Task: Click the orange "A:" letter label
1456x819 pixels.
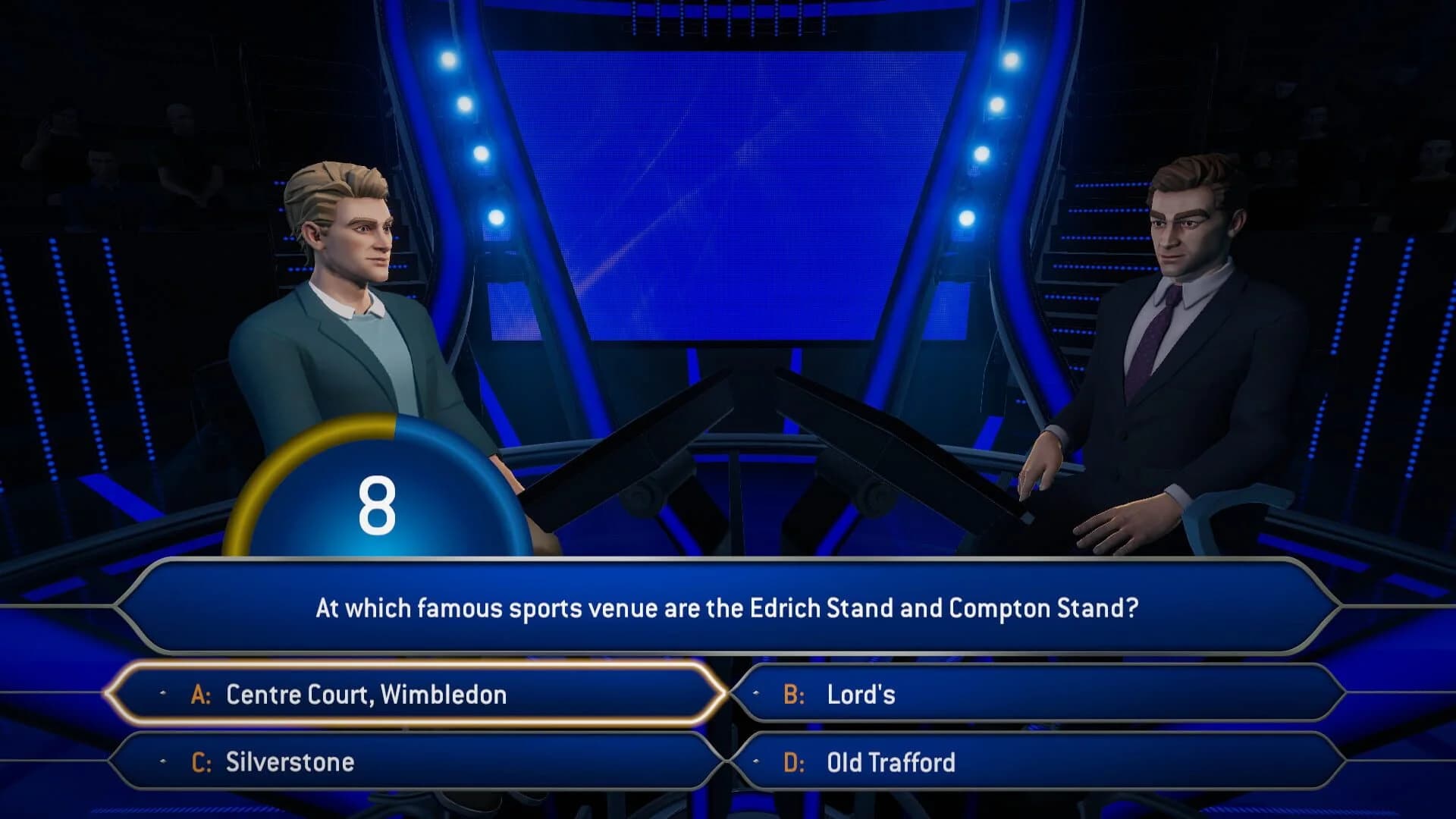Action: tap(200, 694)
